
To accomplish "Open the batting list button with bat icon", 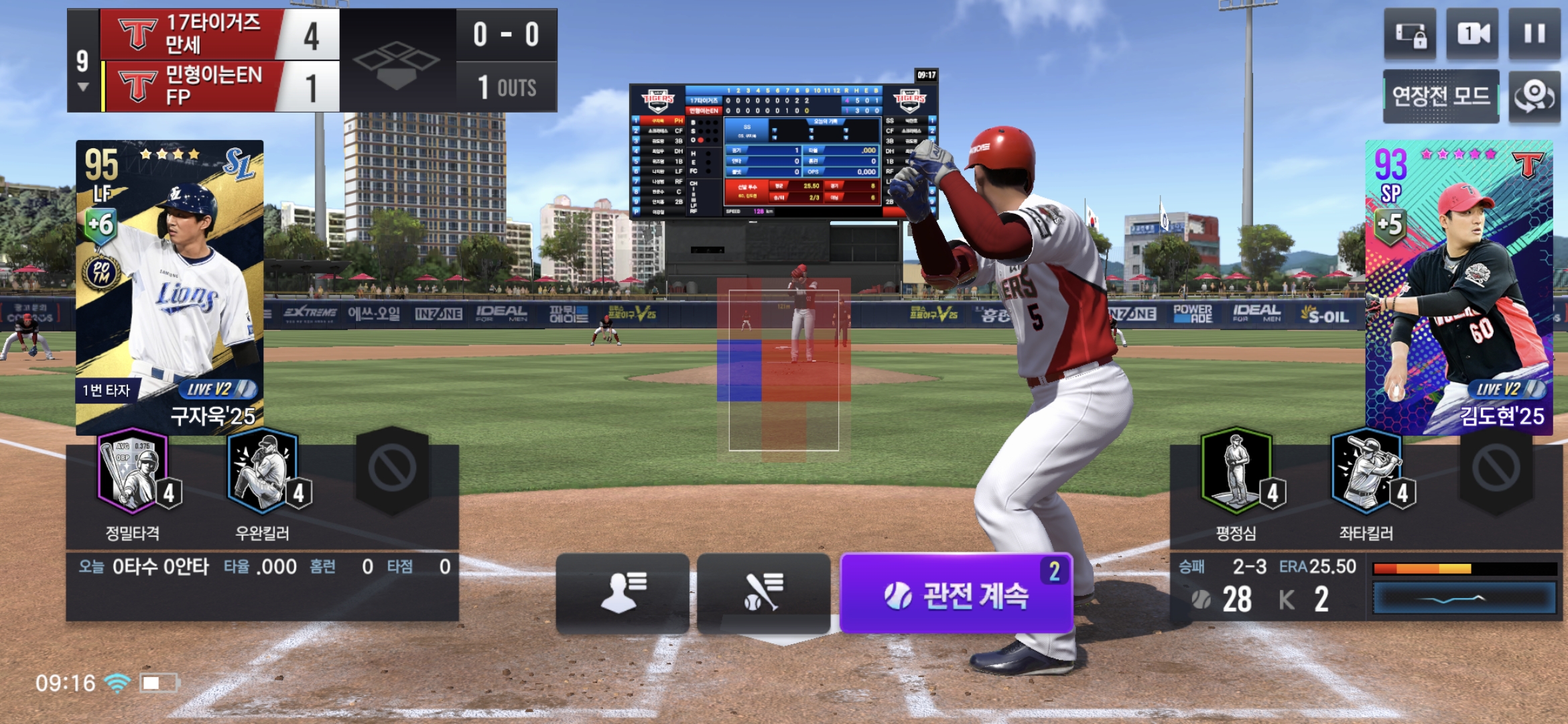I will pyautogui.click(x=763, y=593).
